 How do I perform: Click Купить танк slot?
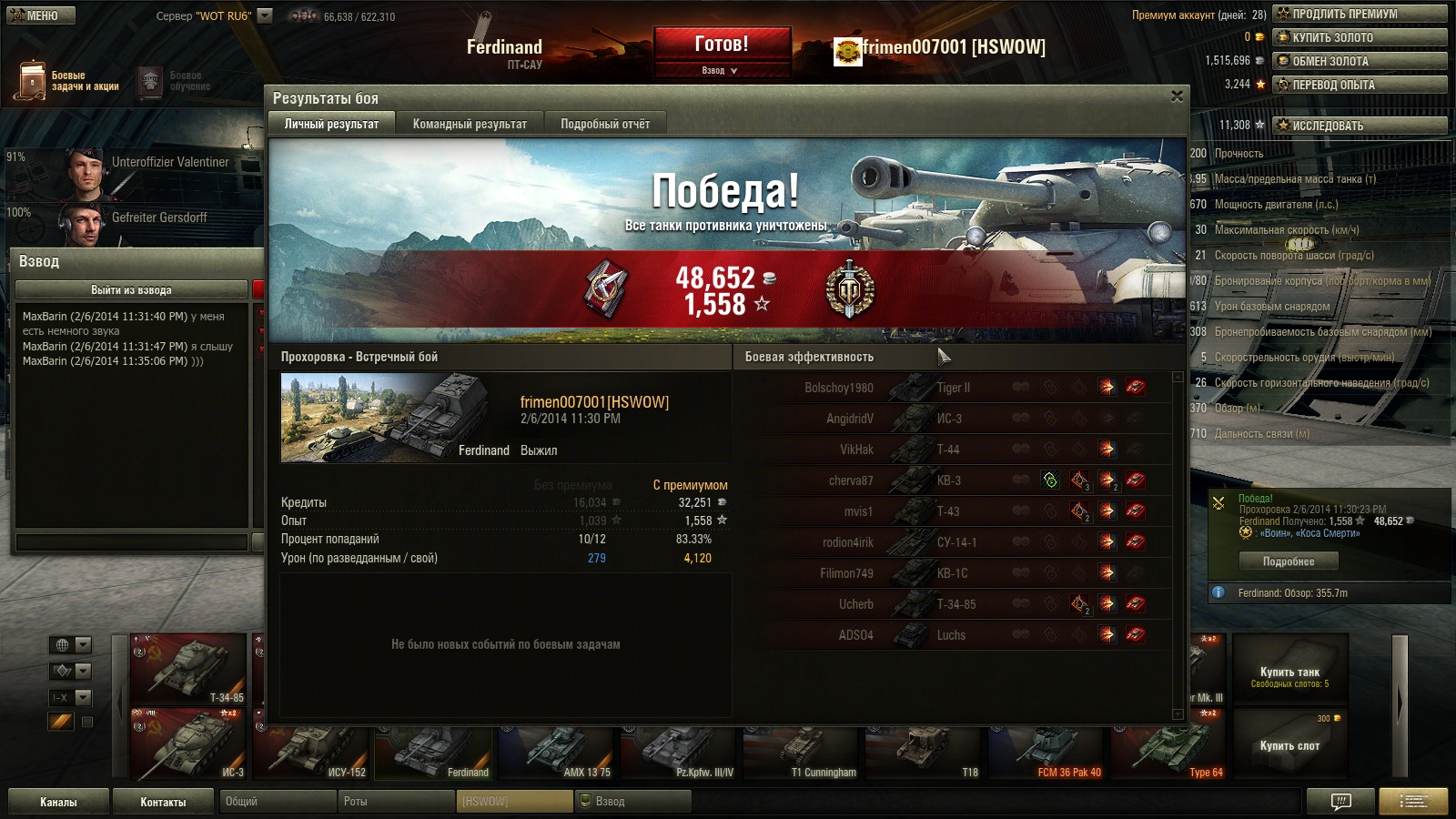tap(1289, 674)
